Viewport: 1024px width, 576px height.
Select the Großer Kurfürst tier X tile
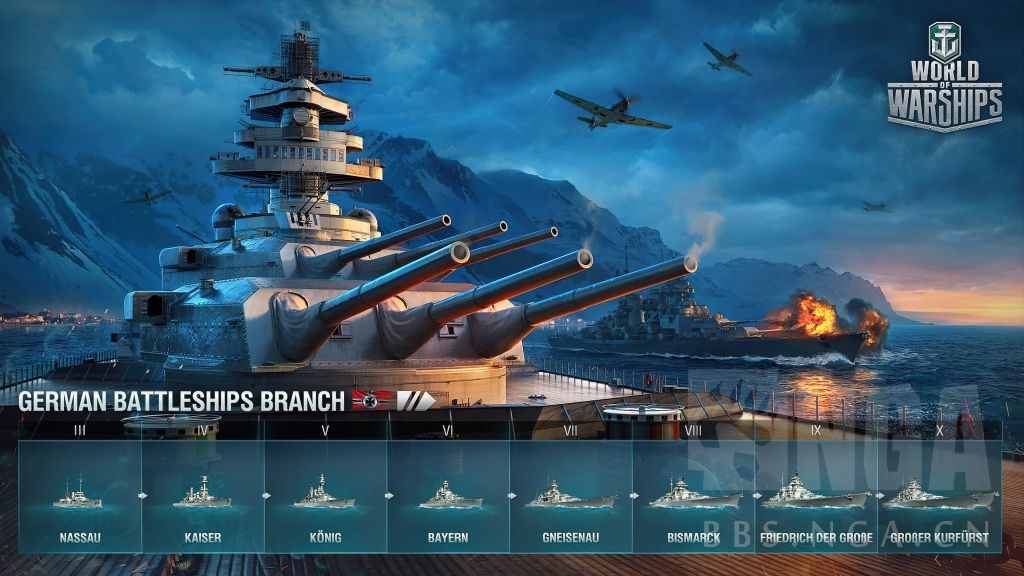click(939, 496)
